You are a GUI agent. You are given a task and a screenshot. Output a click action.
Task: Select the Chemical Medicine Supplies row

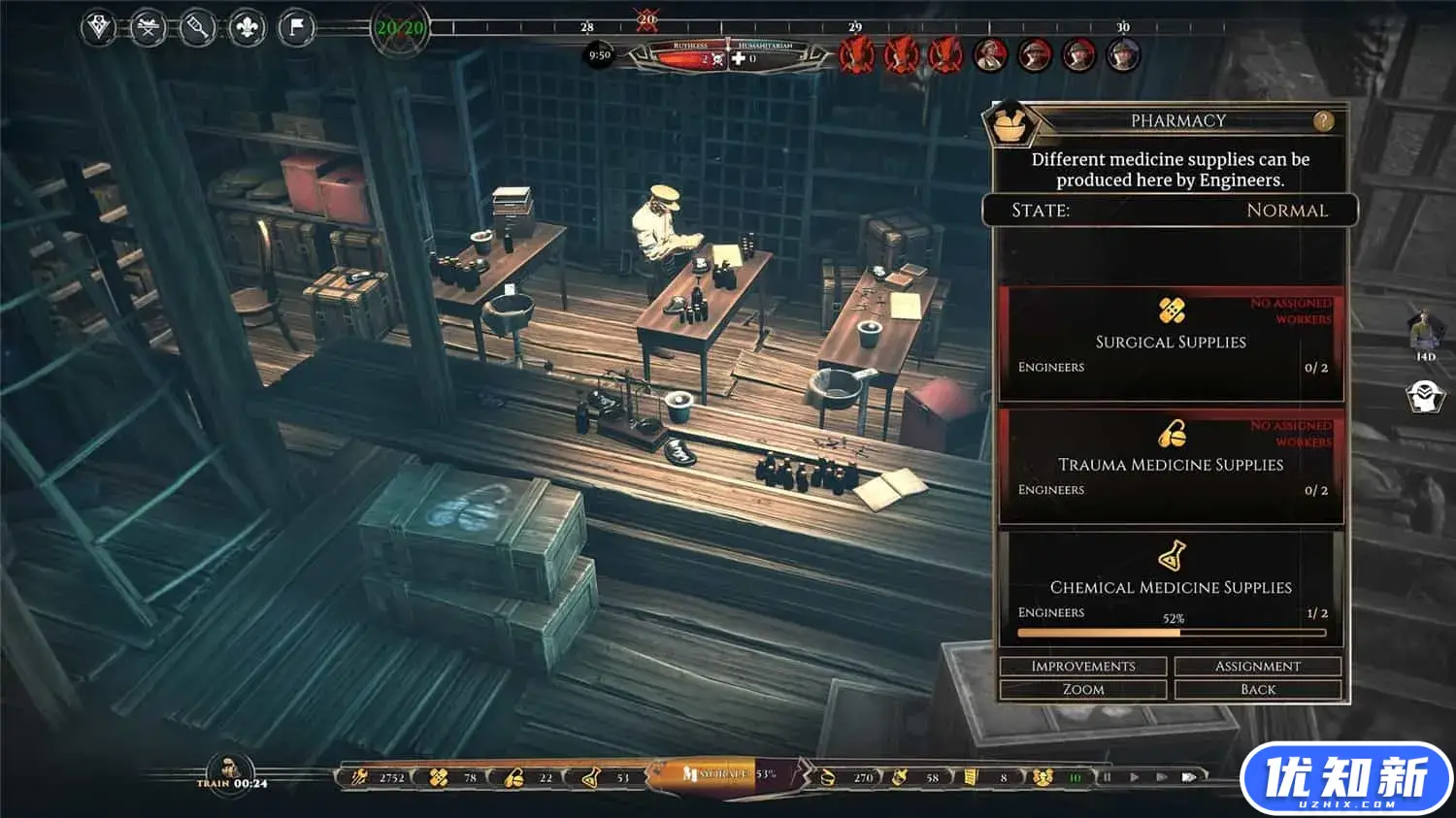1171,587
